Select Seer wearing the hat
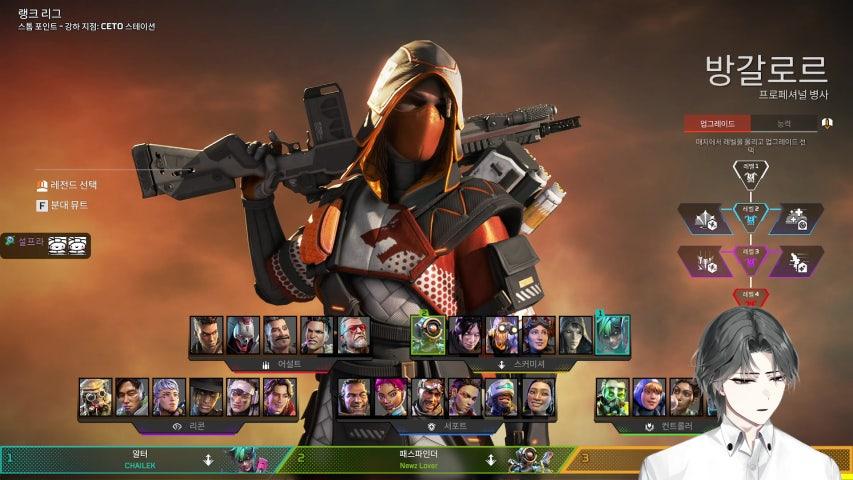Screen dimensions: 853x480 tap(206, 397)
